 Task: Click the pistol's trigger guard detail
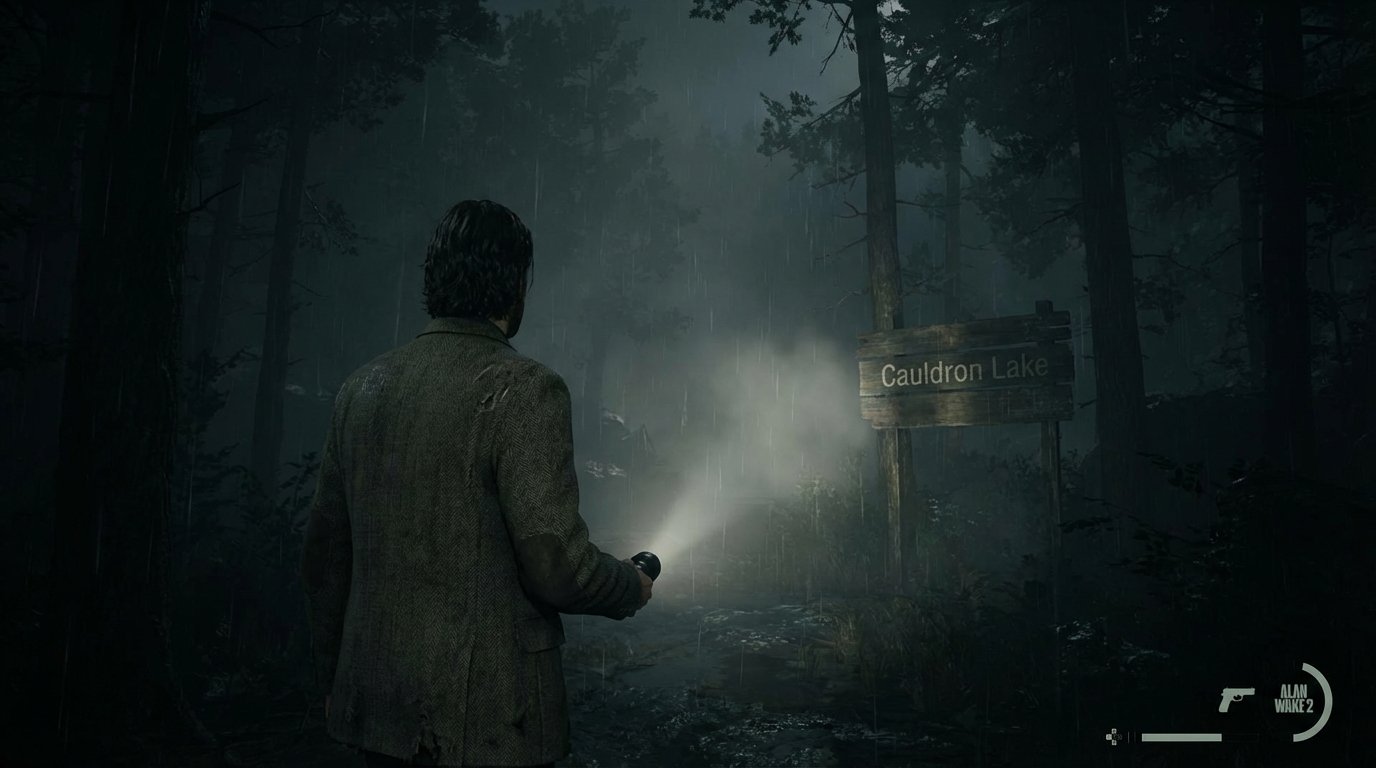coord(1238,698)
